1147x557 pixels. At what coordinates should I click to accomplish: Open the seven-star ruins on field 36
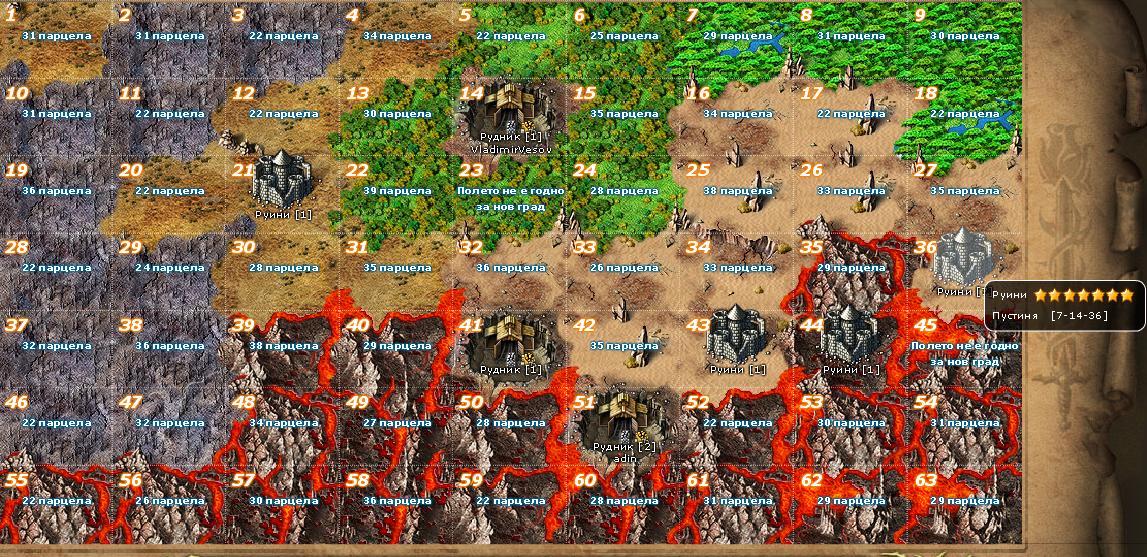coord(962,258)
